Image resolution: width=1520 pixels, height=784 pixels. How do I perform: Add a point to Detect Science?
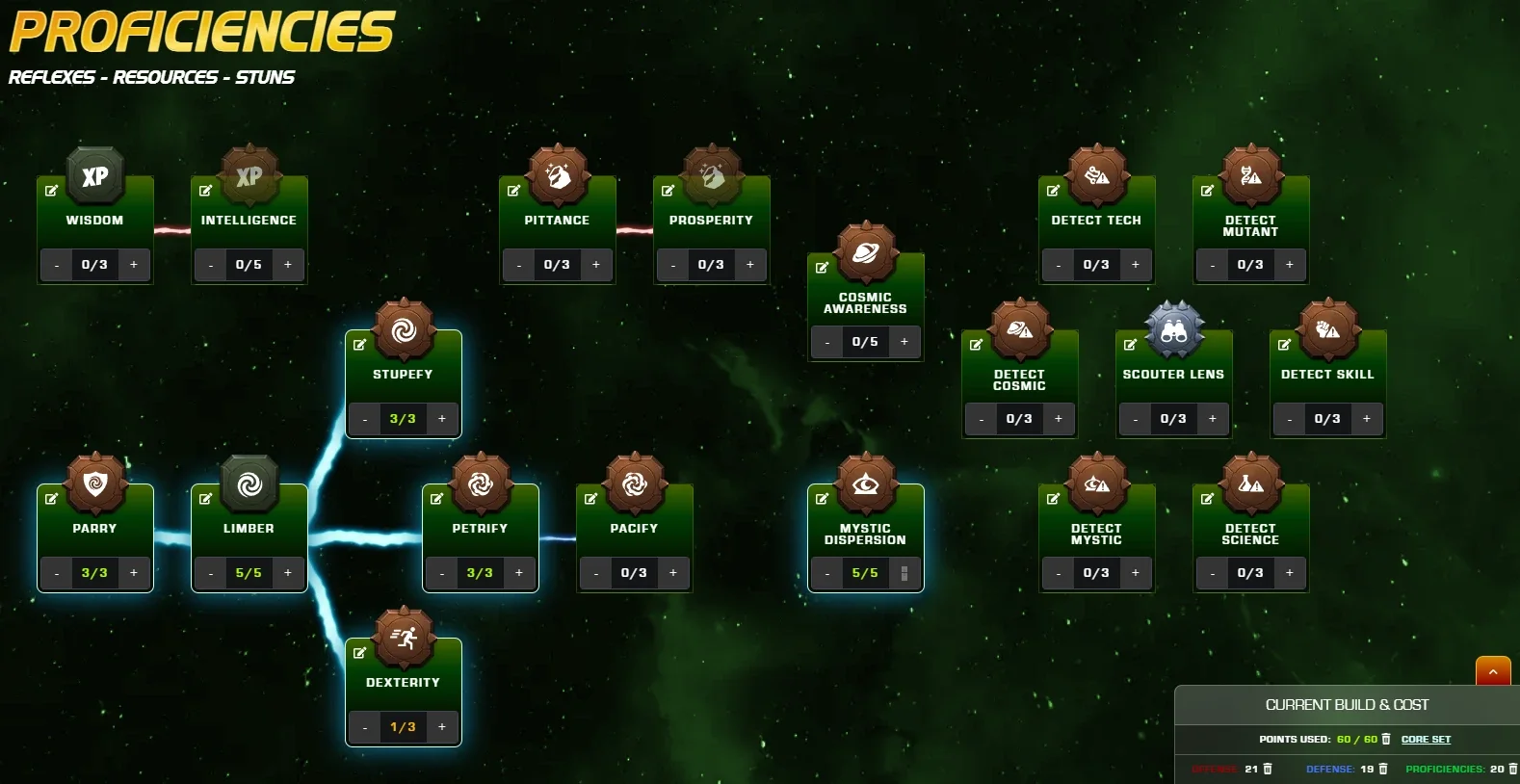[x=1290, y=573]
